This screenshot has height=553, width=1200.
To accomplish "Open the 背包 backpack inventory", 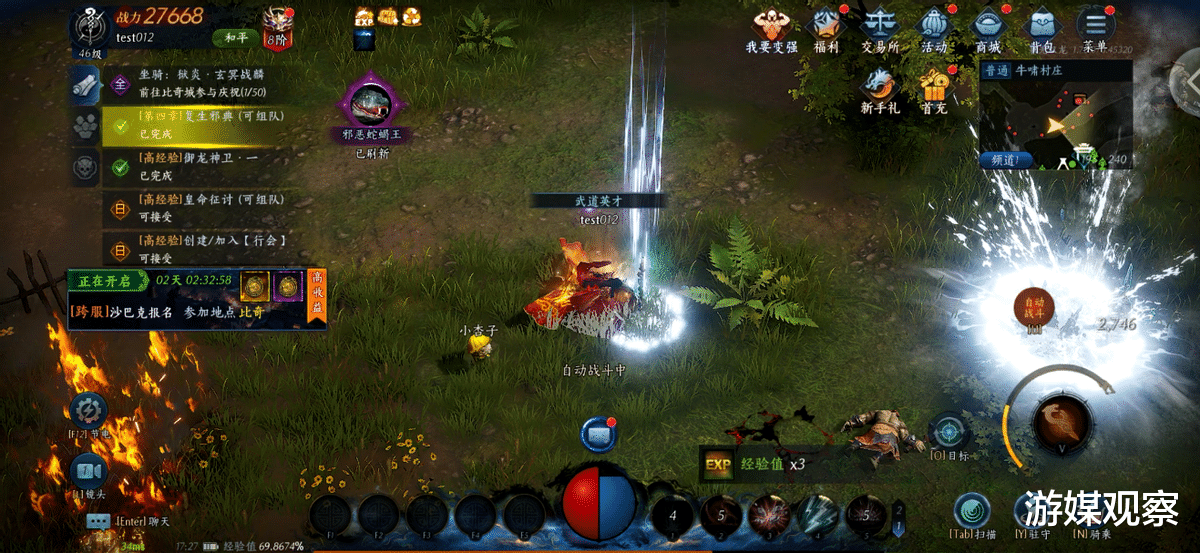I will (x=1042, y=26).
